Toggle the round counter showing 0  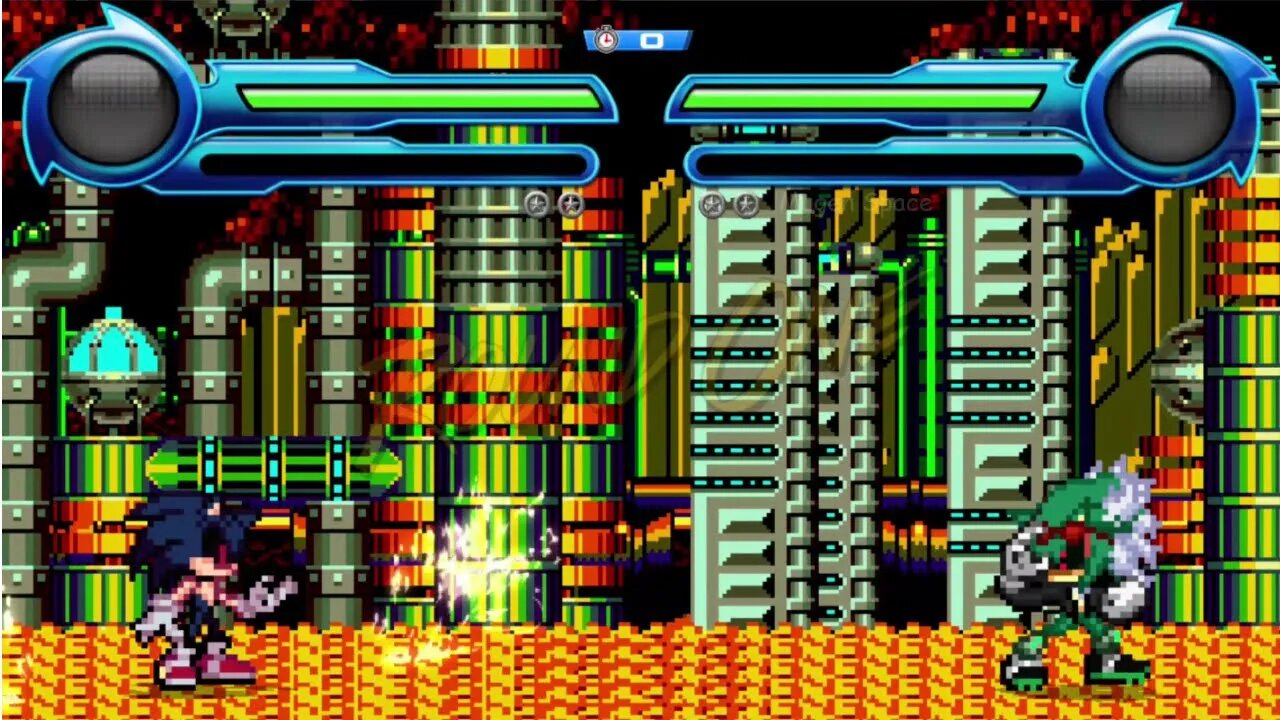tap(652, 41)
